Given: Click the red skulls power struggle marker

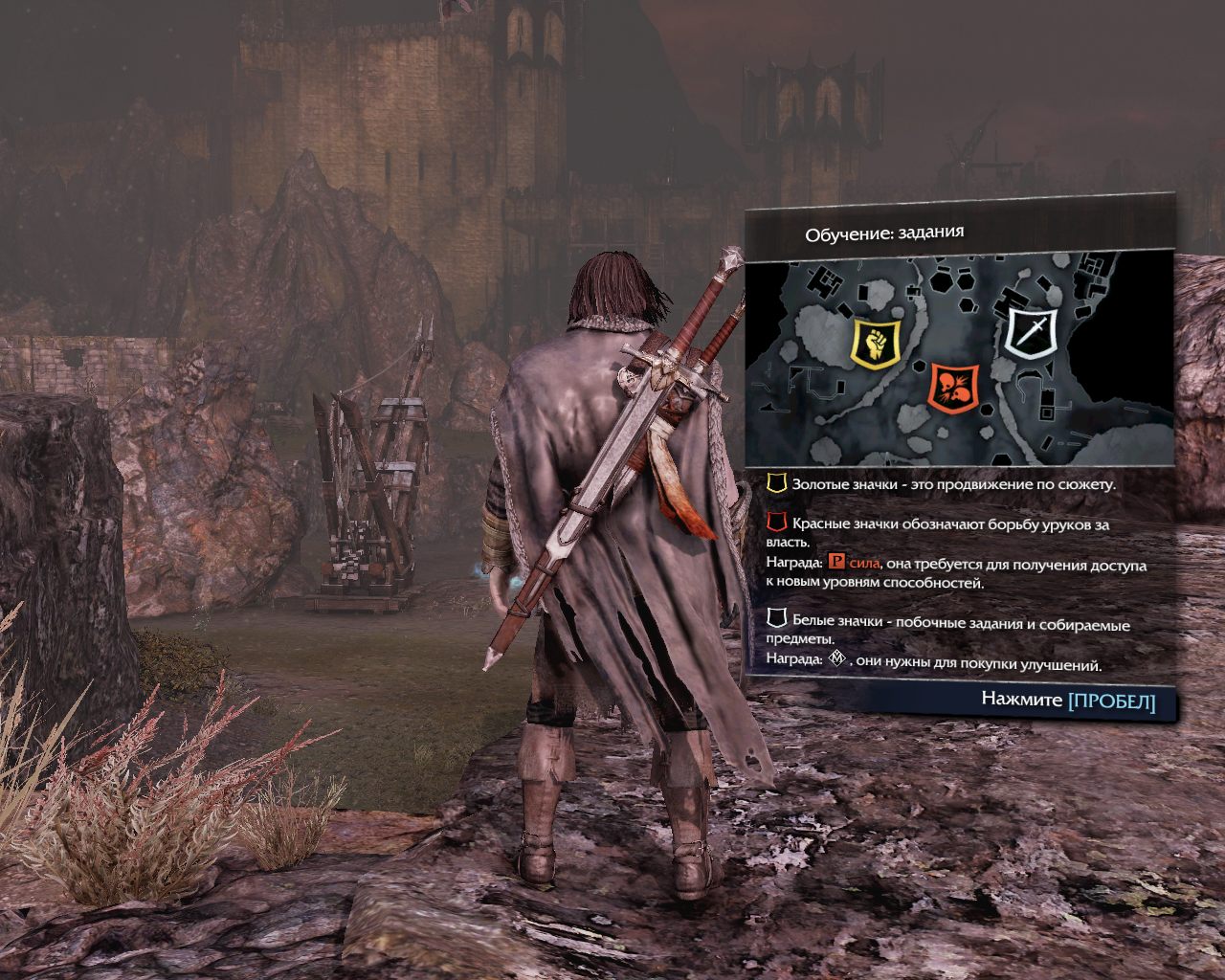Looking at the screenshot, I should (x=952, y=387).
